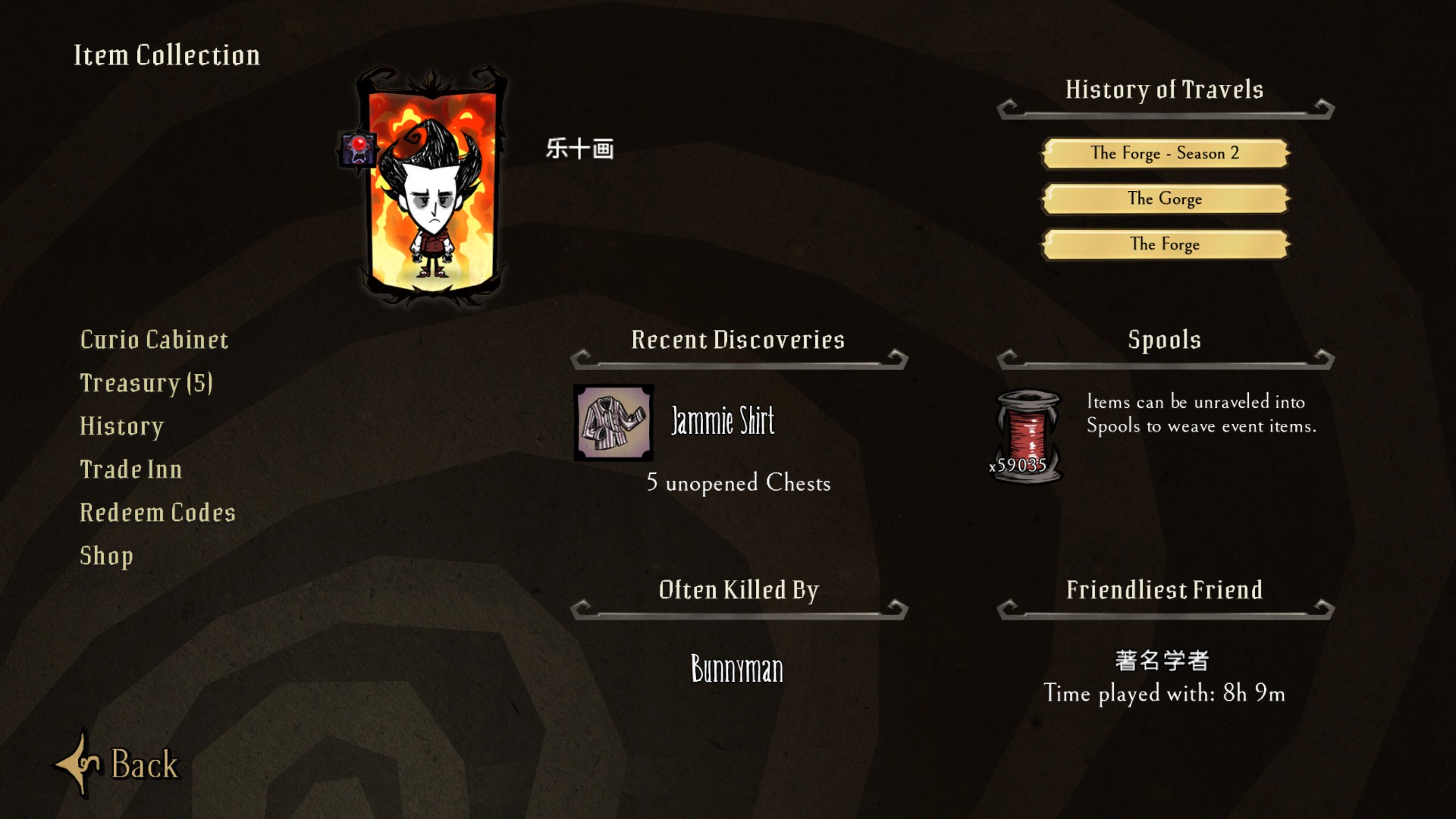This screenshot has height=819, width=1456.
Task: Click the Recent Discoveries scroll divider
Action: (737, 364)
